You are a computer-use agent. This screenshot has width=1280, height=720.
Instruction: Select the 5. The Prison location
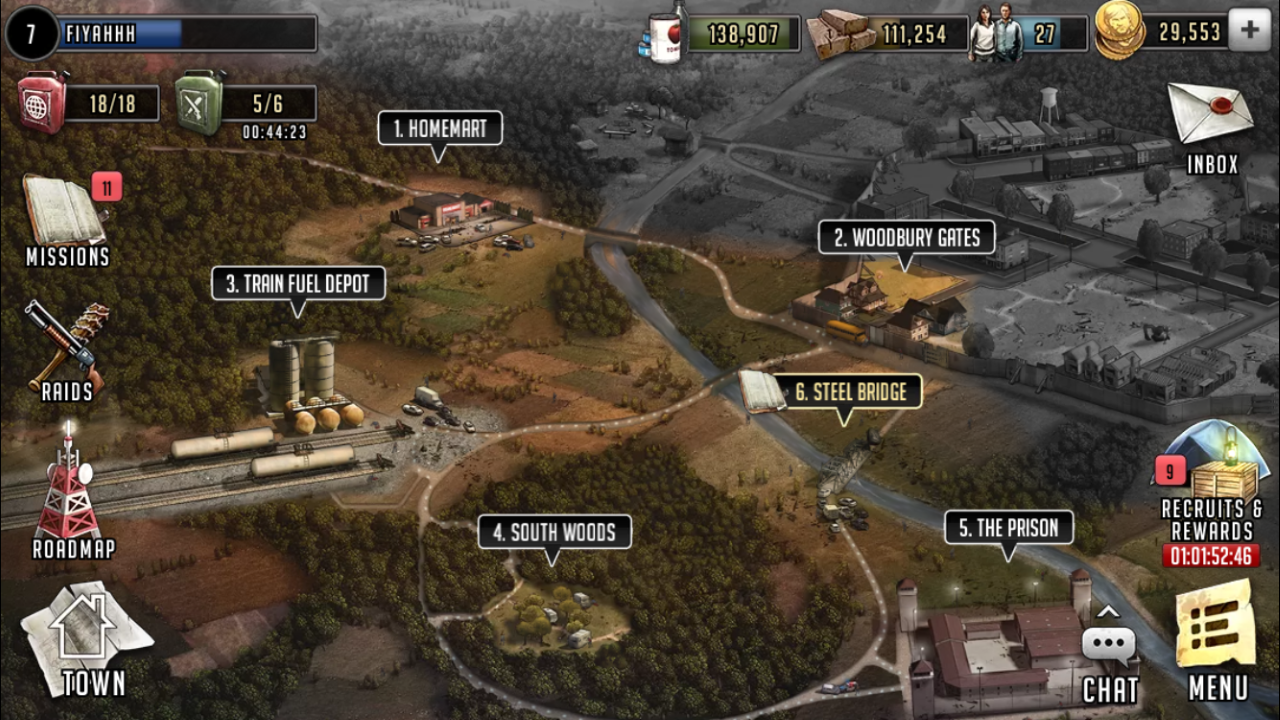coord(1009,528)
